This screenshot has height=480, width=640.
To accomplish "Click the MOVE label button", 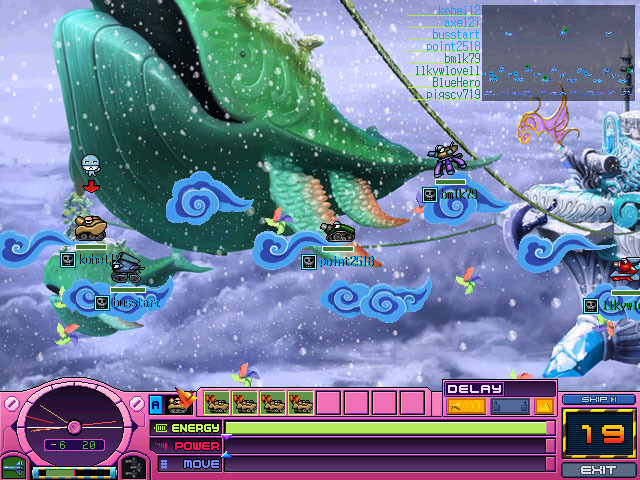I will click(188, 464).
